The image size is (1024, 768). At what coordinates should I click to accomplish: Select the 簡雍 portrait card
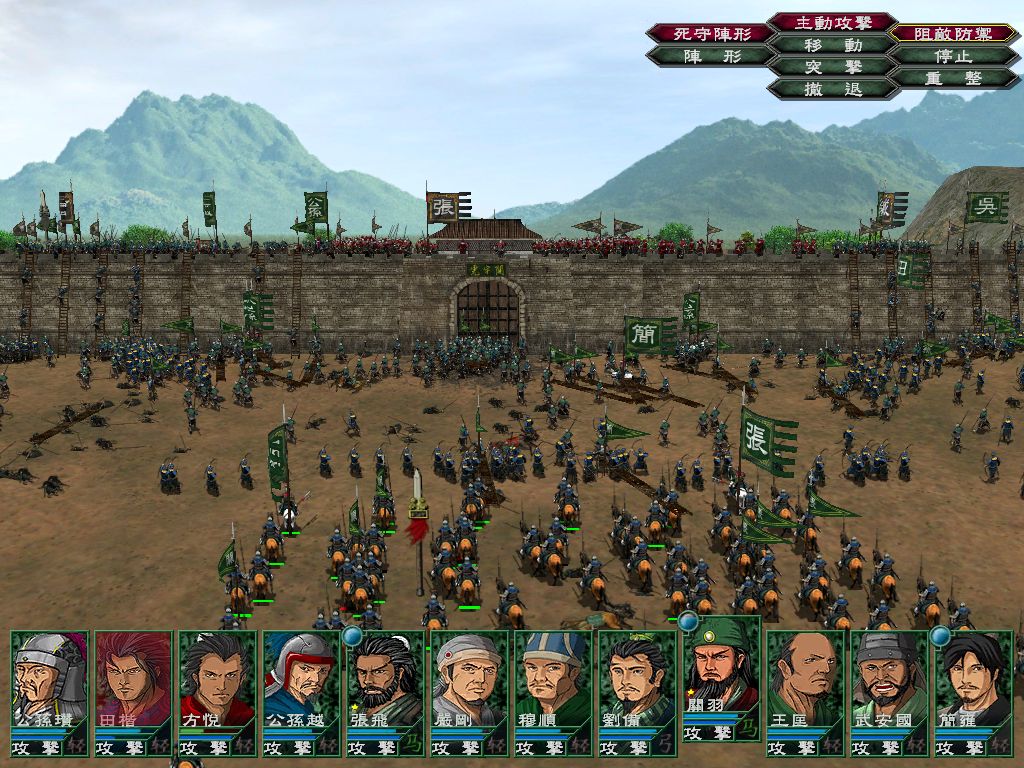click(x=973, y=680)
